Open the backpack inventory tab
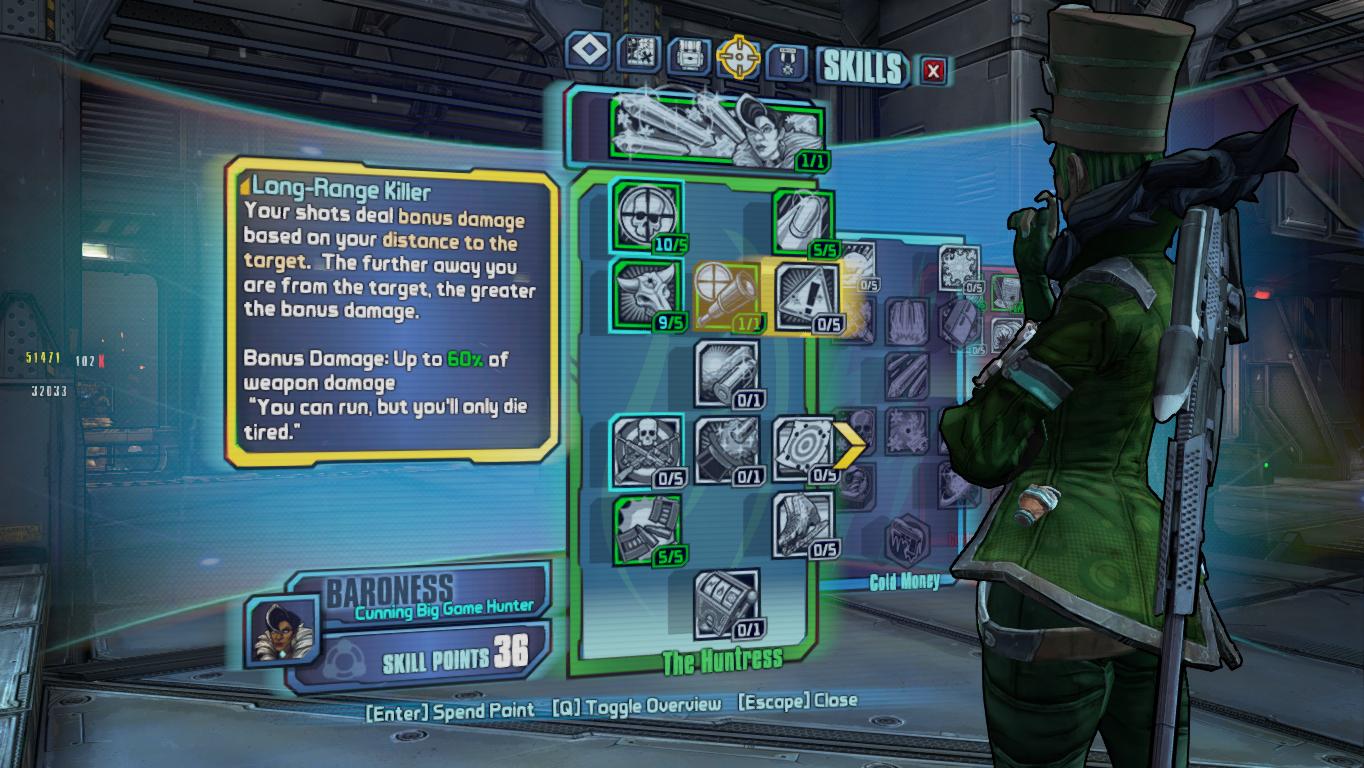The image size is (1364, 768). coord(688,56)
